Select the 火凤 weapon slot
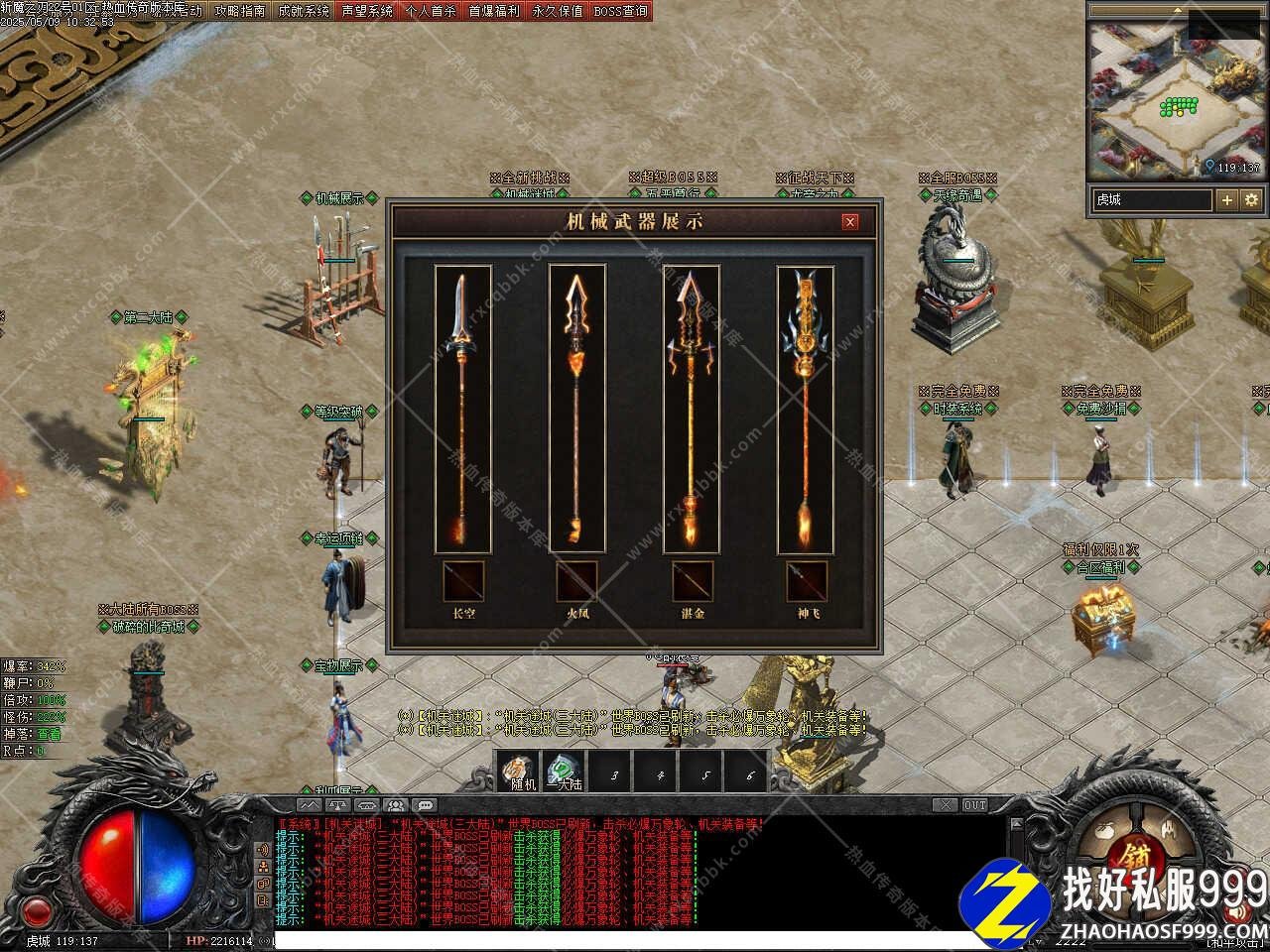The width and height of the screenshot is (1270, 952). (577, 581)
